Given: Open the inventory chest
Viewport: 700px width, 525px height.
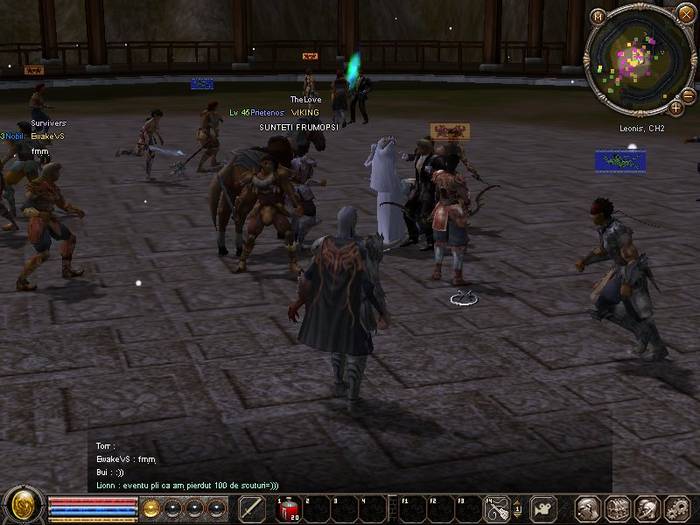Looking at the screenshot, I should click(618, 509).
